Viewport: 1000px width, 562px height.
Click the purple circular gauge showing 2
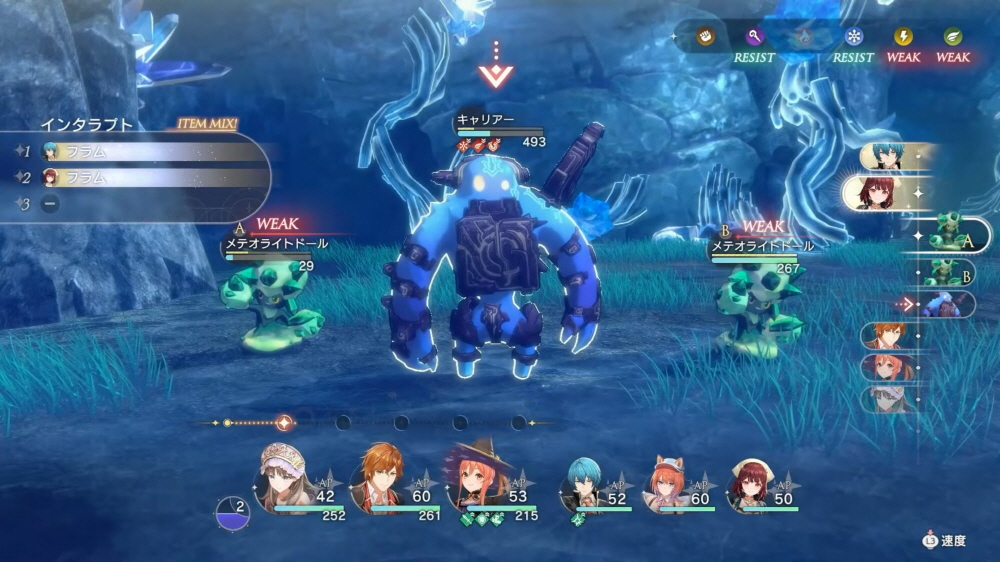pyautogui.click(x=231, y=512)
